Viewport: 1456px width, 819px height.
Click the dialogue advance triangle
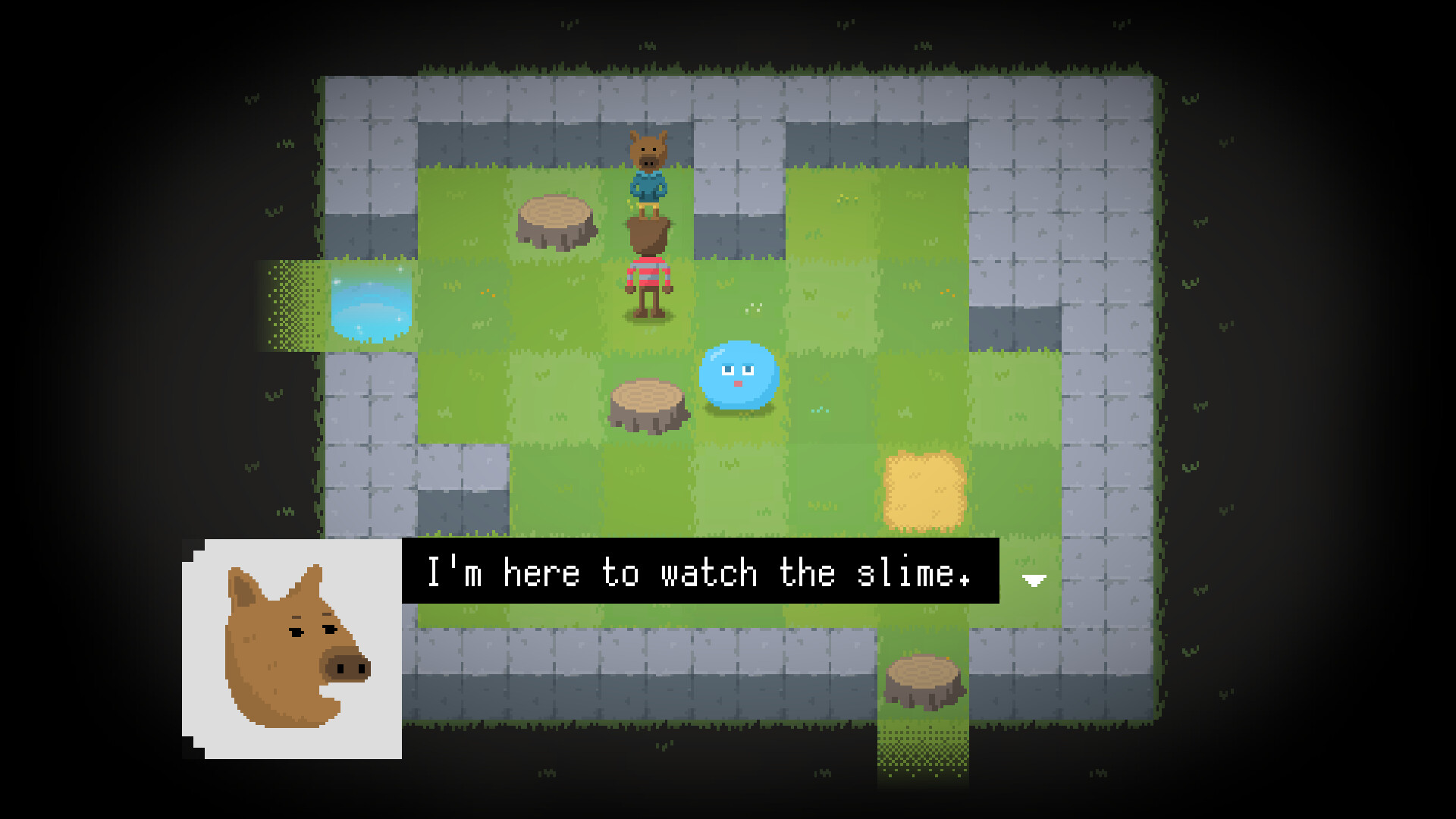[x=1033, y=579]
